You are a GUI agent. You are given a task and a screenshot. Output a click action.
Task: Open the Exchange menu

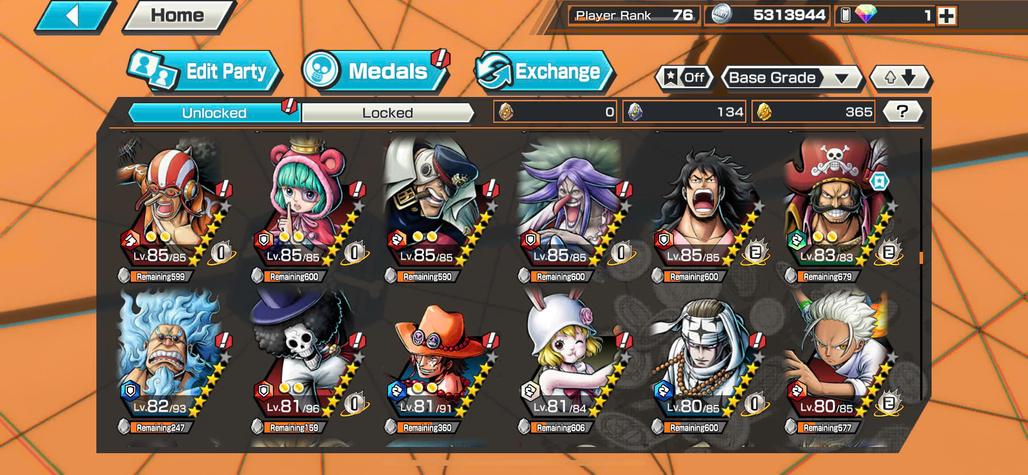click(544, 72)
